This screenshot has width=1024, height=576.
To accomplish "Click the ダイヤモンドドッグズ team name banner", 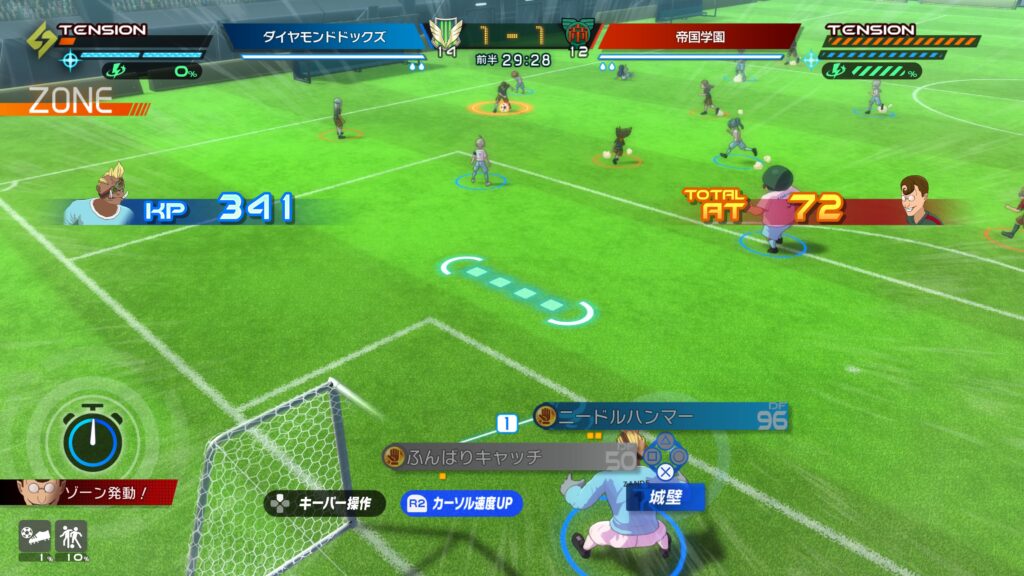I will click(327, 37).
